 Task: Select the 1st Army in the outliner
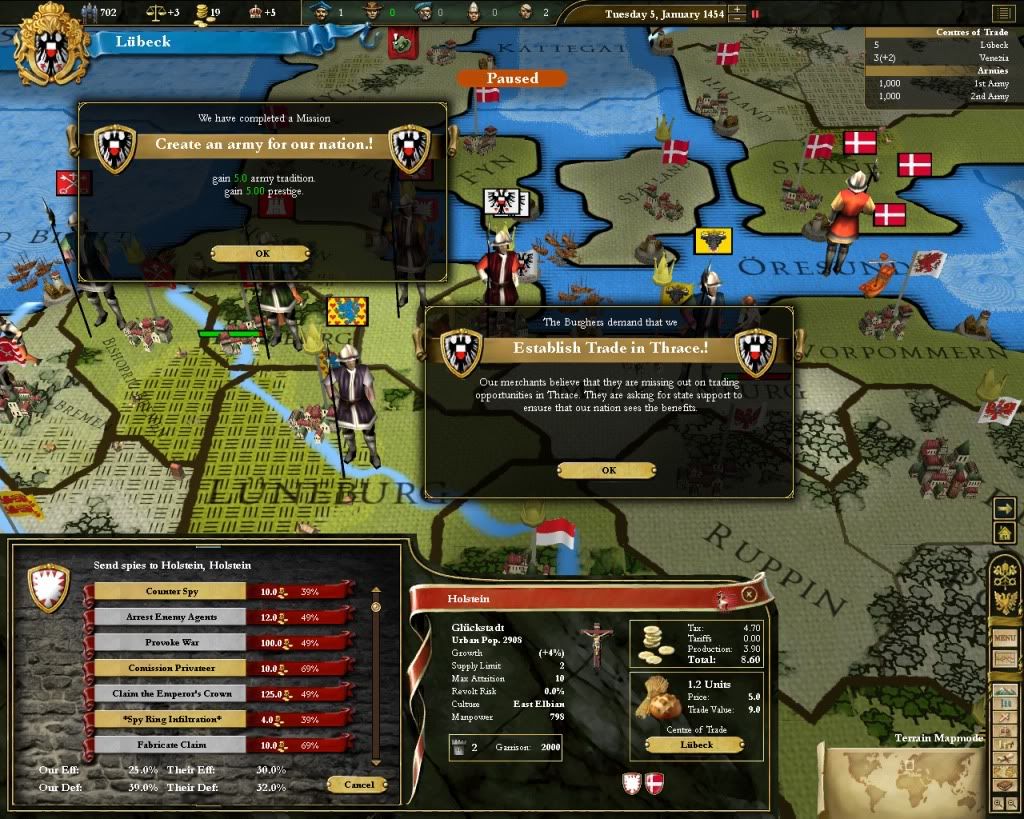tap(984, 83)
